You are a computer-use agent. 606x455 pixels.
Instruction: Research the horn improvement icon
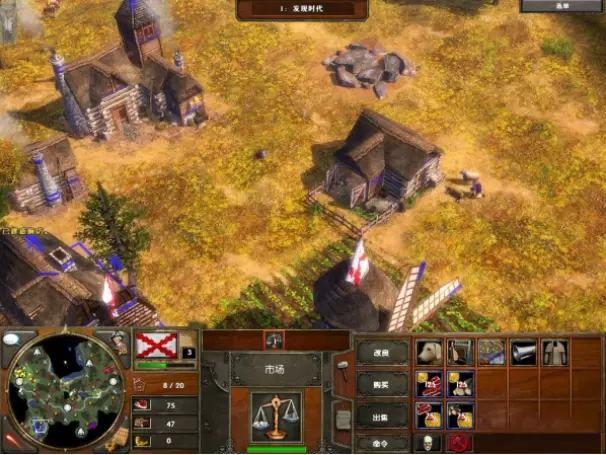pos(523,352)
